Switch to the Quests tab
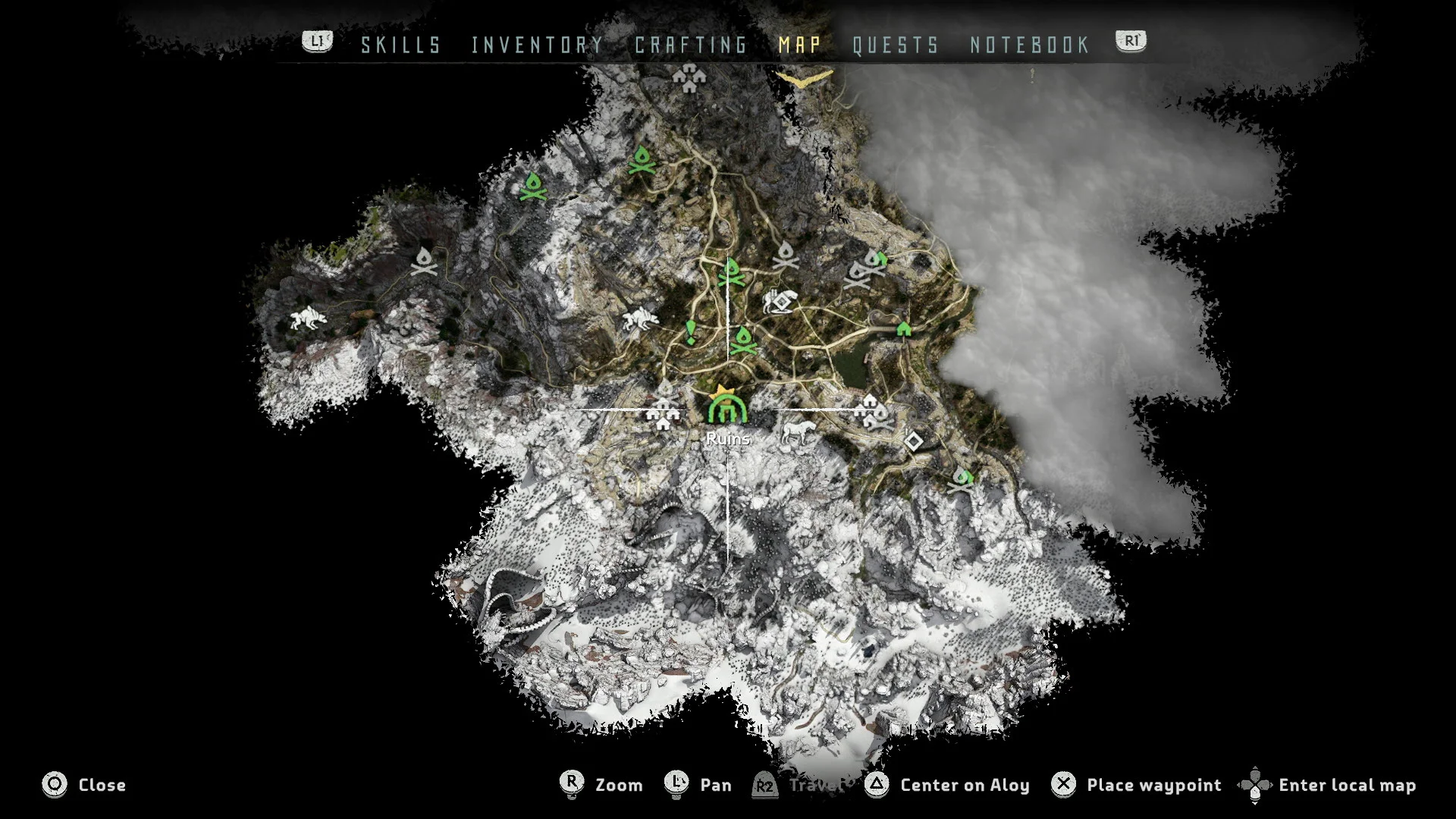The height and width of the screenshot is (819, 1456). point(895,45)
